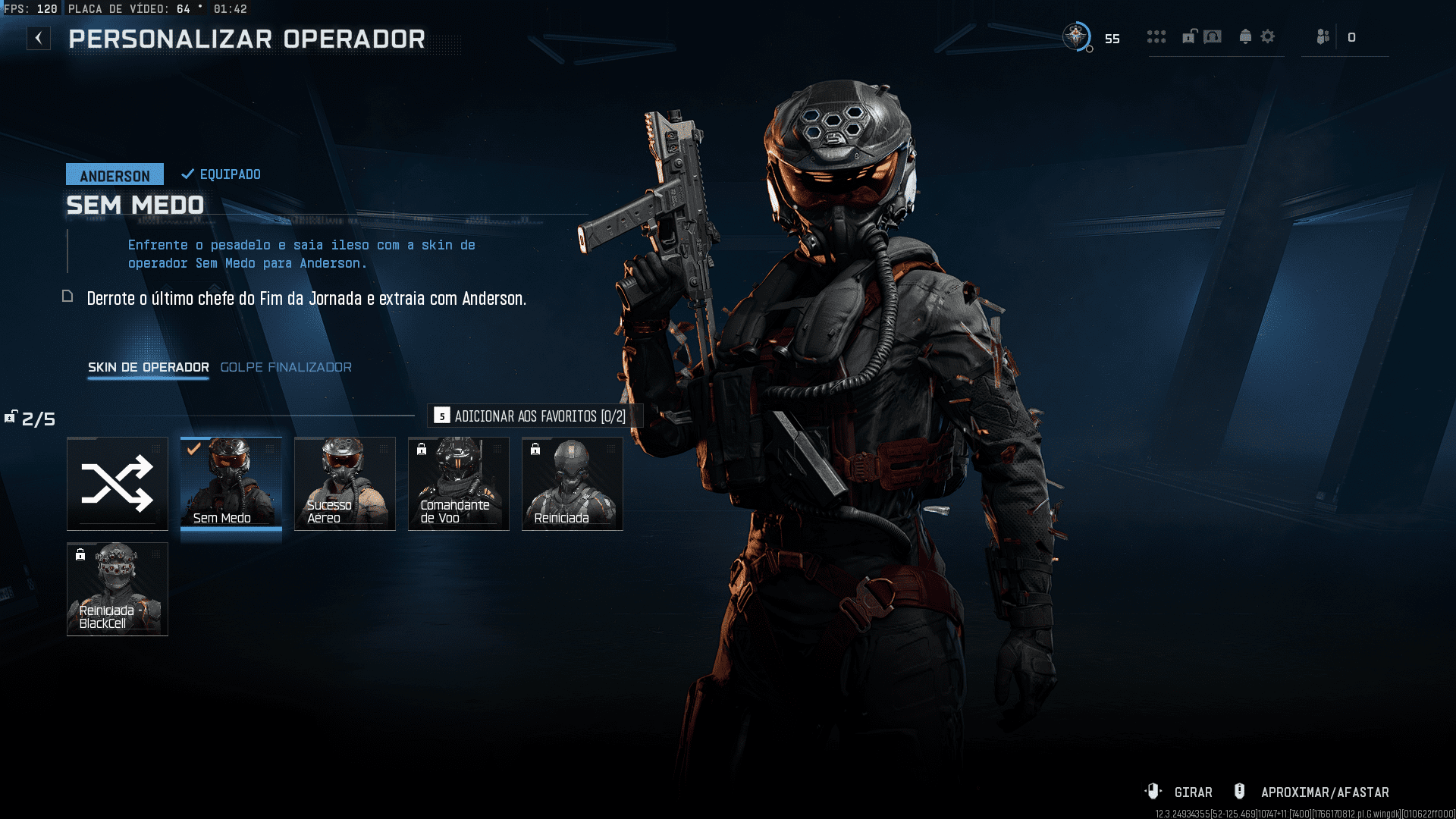This screenshot has height=819, width=1456.
Task: Open the friends and party list
Action: pos(1323,37)
